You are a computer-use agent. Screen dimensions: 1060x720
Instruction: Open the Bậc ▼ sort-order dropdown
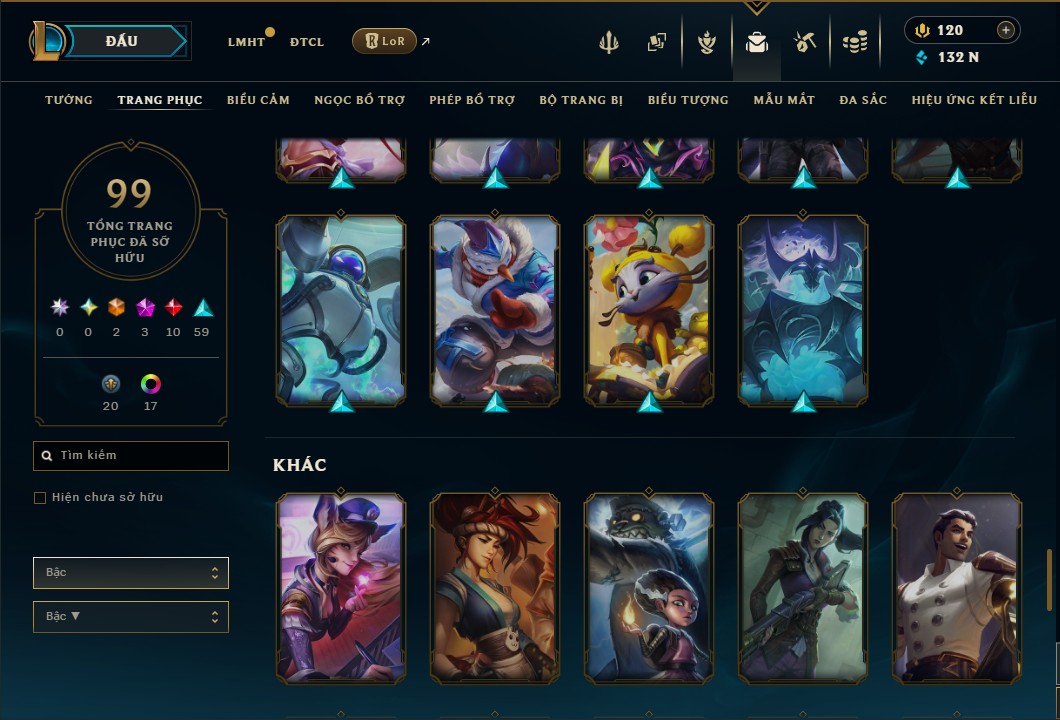(131, 617)
